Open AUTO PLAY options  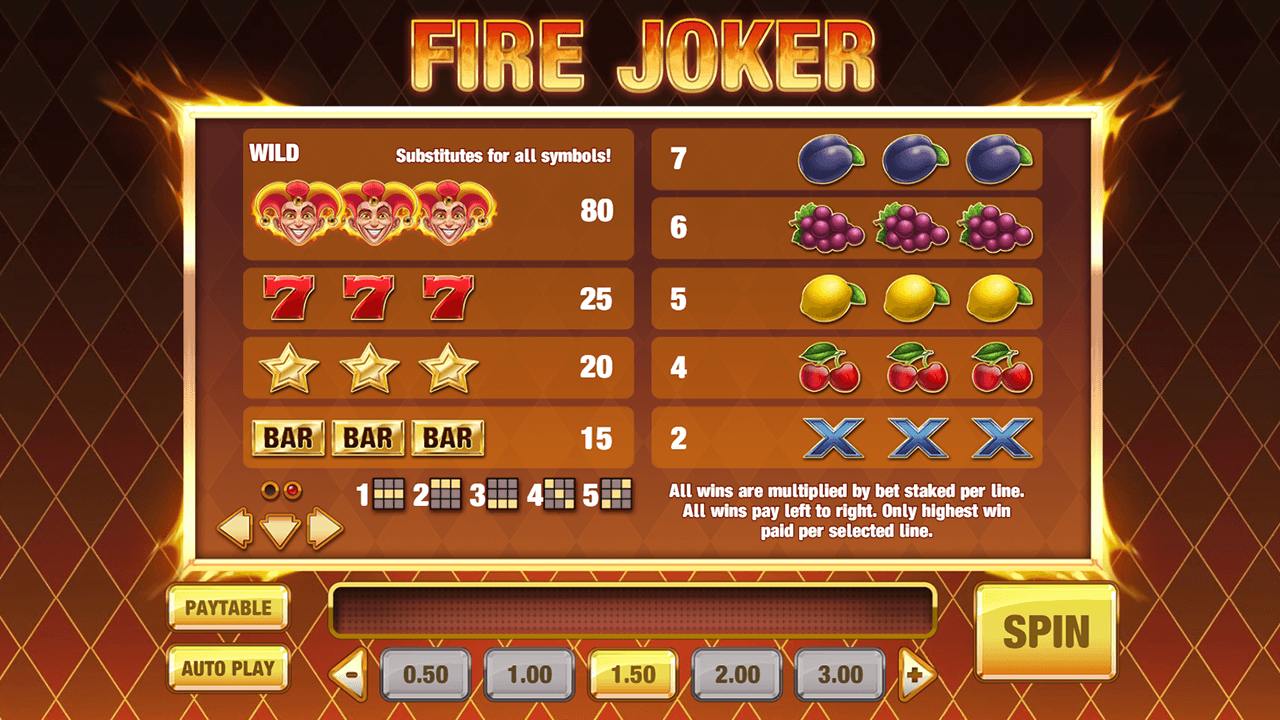pos(227,669)
